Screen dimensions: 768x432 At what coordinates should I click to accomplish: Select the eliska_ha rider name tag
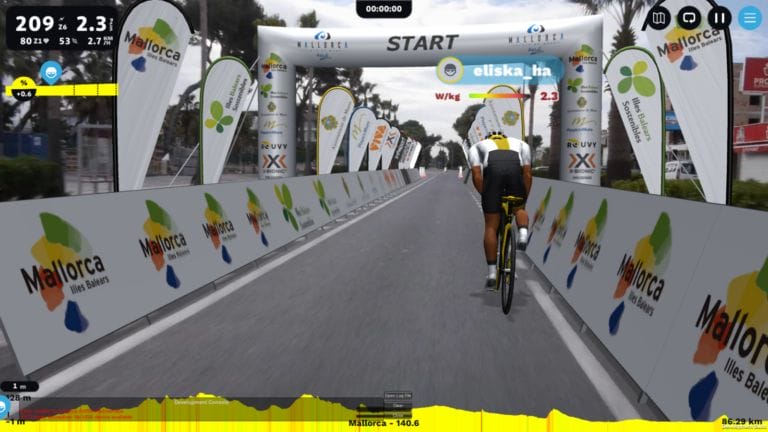pos(497,70)
